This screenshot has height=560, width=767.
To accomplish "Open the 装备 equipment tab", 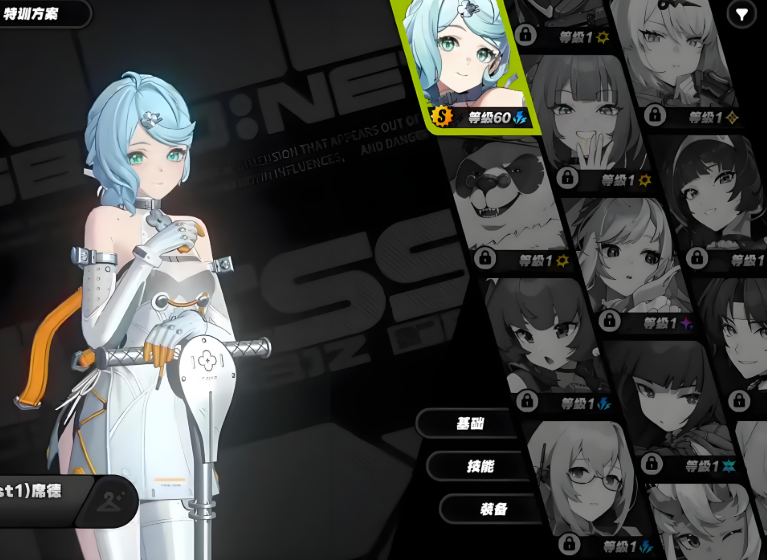I will point(493,509).
